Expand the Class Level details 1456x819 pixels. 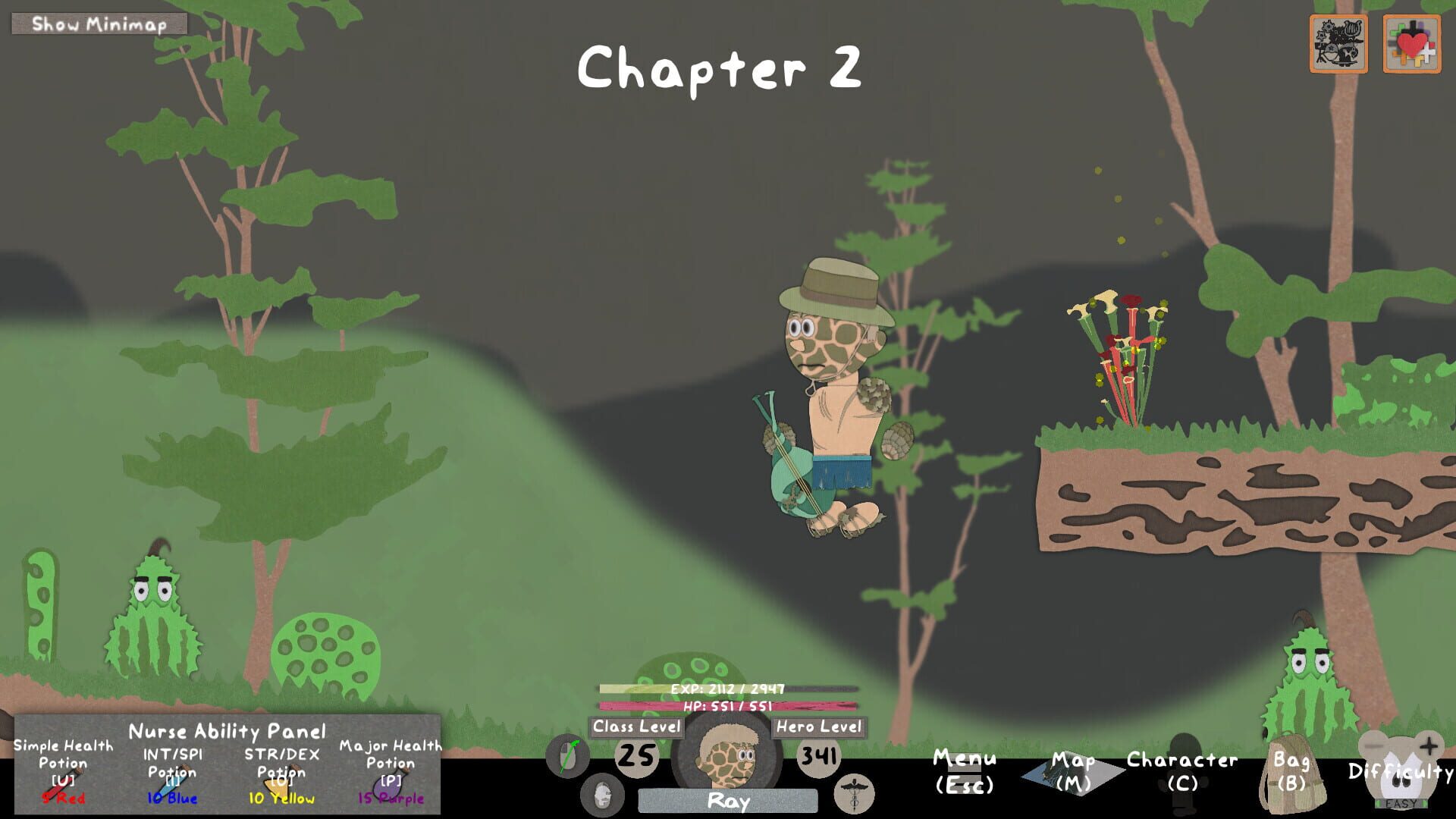[635, 726]
